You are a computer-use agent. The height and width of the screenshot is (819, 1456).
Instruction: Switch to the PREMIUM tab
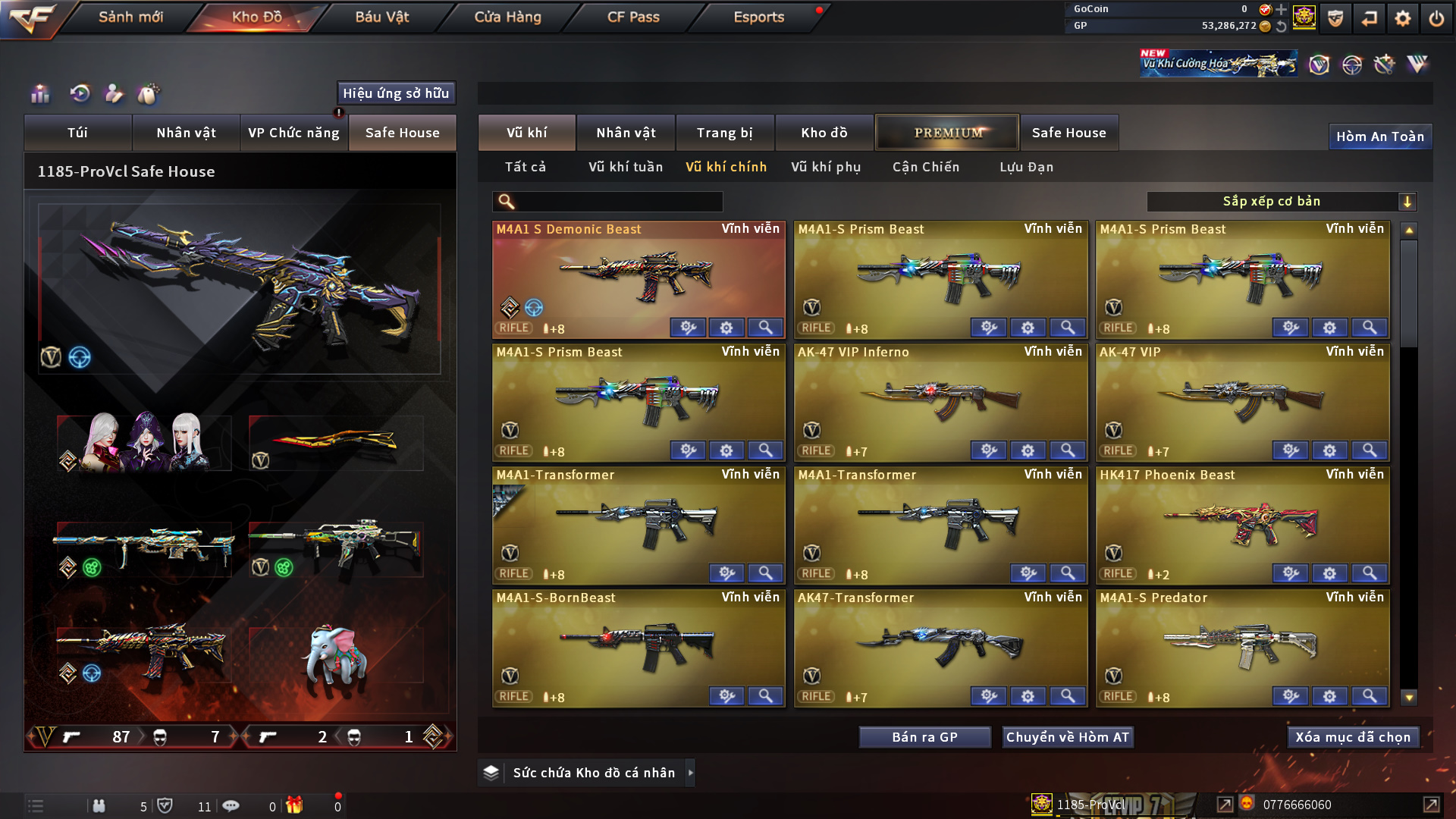tap(947, 133)
